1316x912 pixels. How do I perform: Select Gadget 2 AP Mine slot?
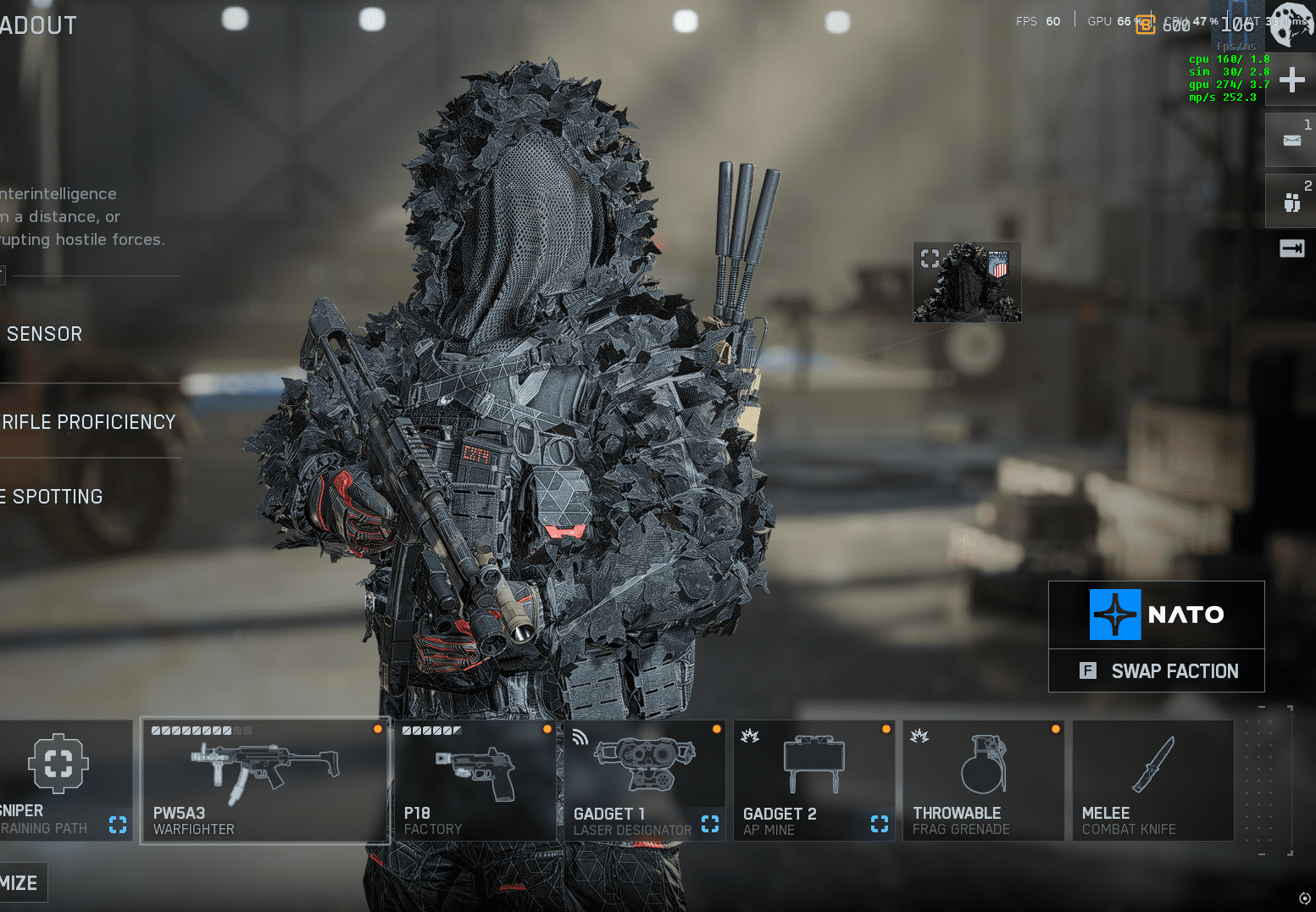tap(813, 780)
